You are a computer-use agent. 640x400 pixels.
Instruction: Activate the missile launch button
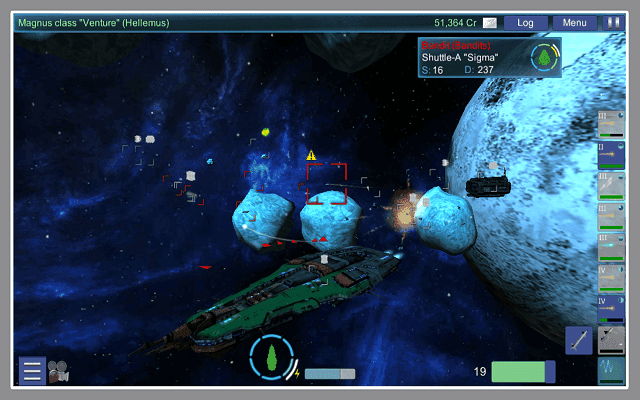(579, 340)
